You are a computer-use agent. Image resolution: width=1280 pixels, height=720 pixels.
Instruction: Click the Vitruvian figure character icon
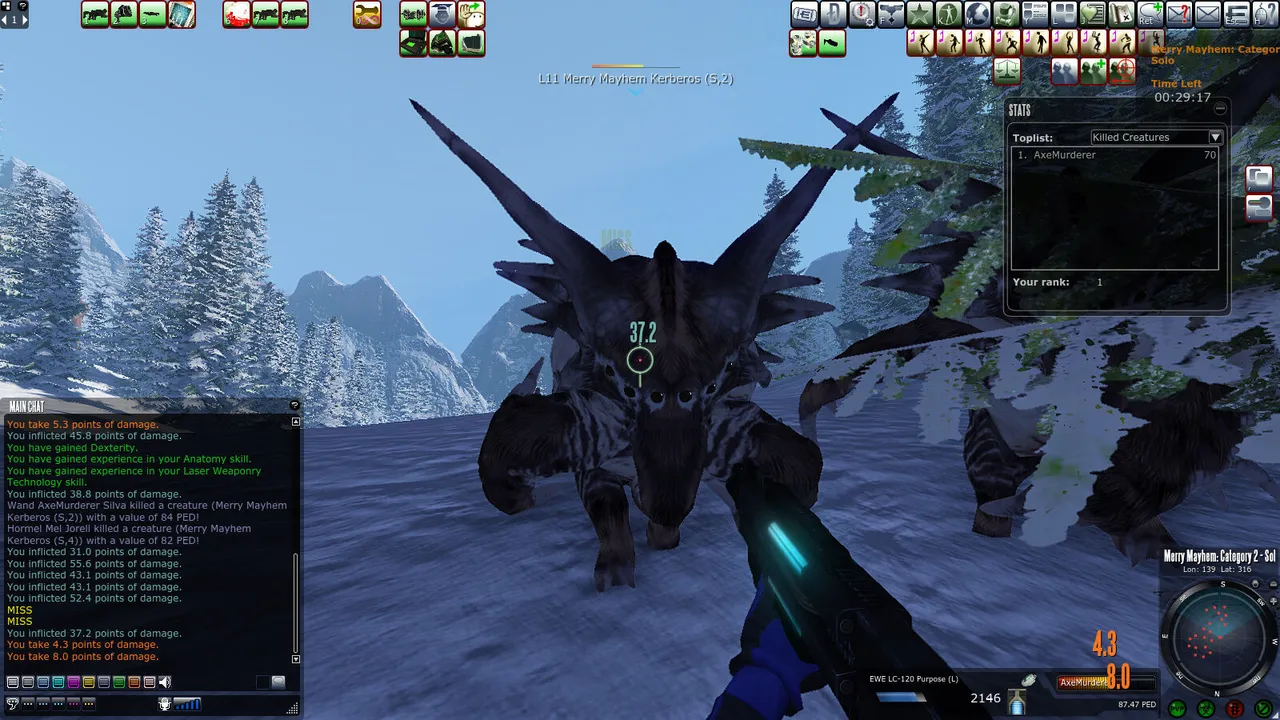click(x=948, y=14)
